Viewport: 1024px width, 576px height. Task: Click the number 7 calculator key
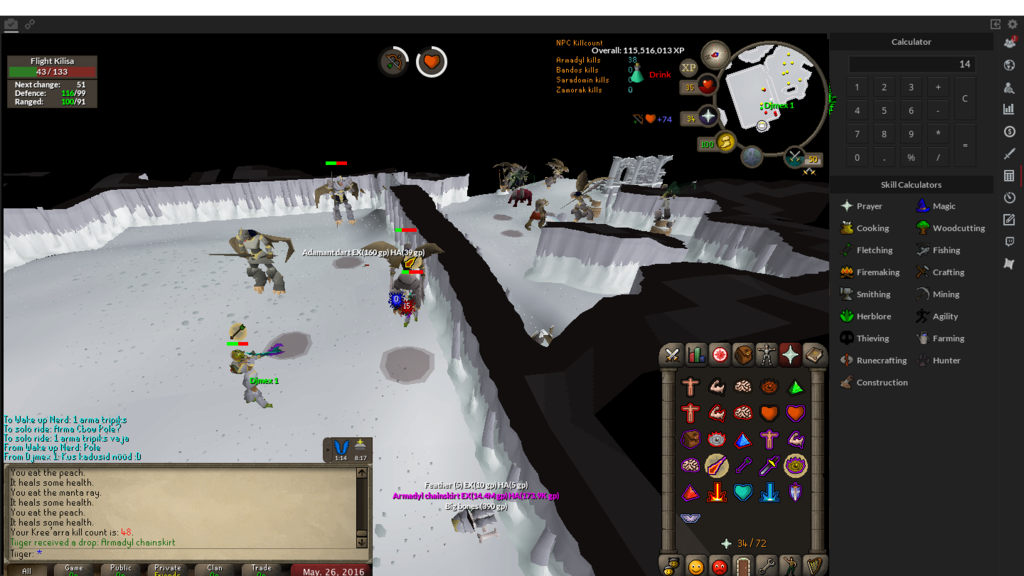[x=856, y=134]
